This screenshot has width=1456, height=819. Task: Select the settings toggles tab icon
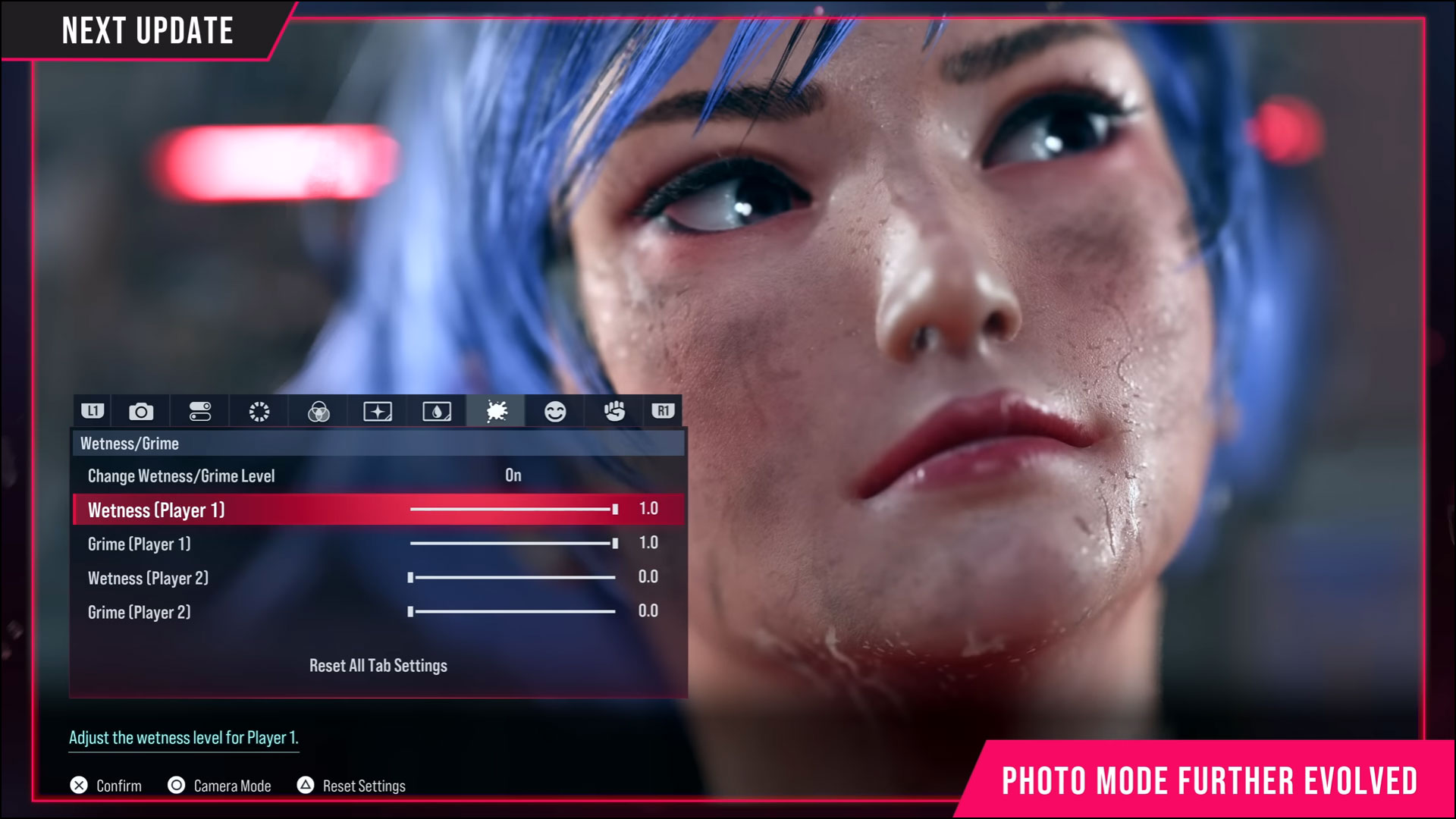pos(199,411)
